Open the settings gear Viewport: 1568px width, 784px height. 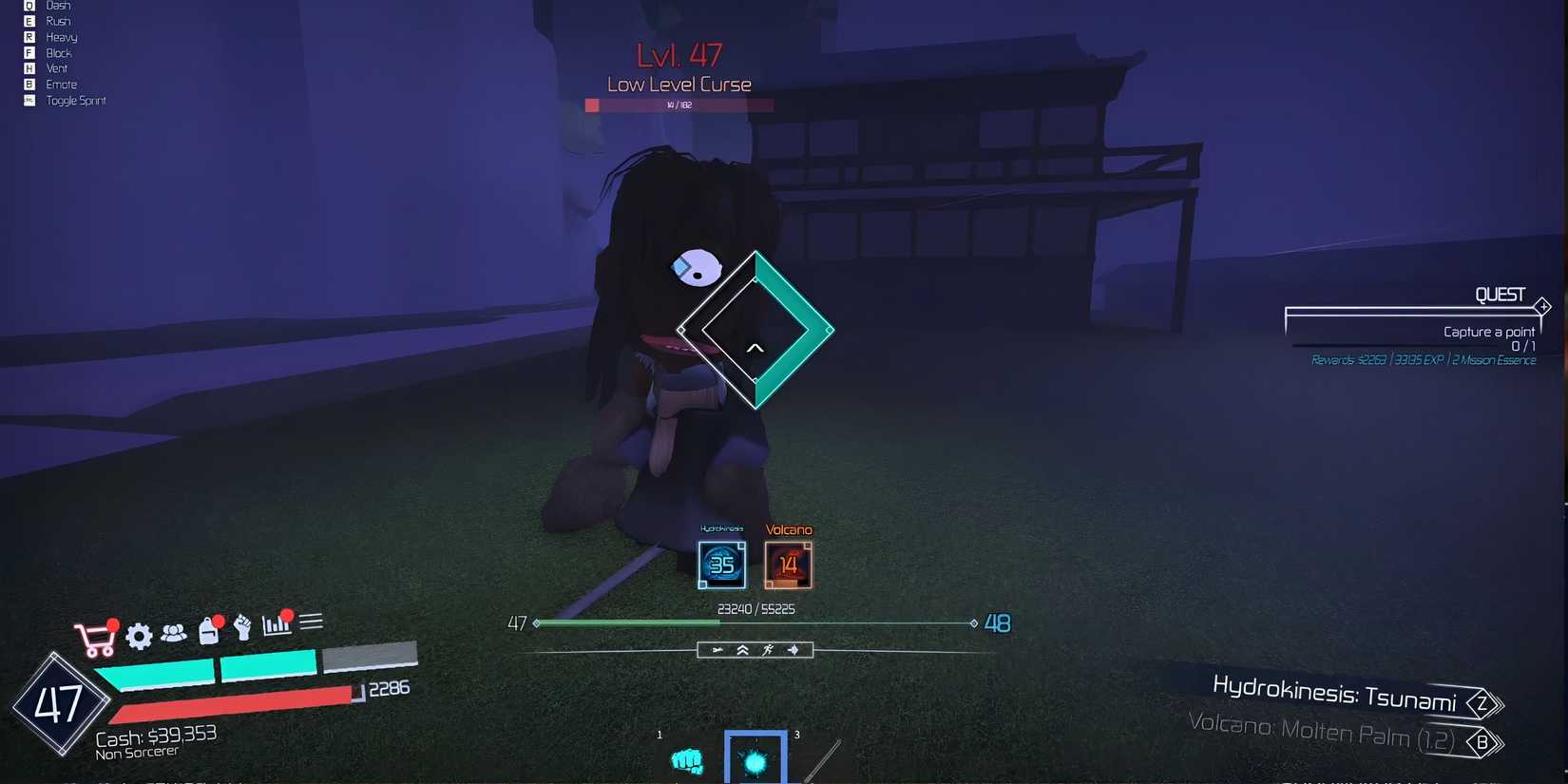(139, 637)
